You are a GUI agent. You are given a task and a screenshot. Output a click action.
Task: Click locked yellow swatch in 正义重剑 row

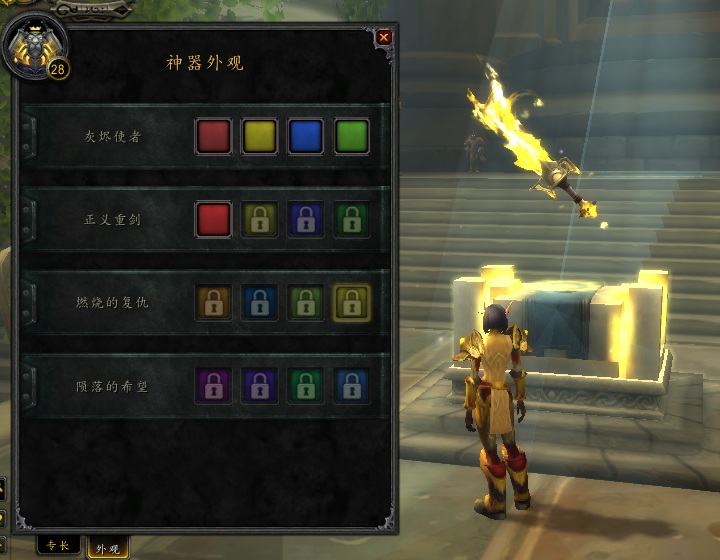coord(260,219)
